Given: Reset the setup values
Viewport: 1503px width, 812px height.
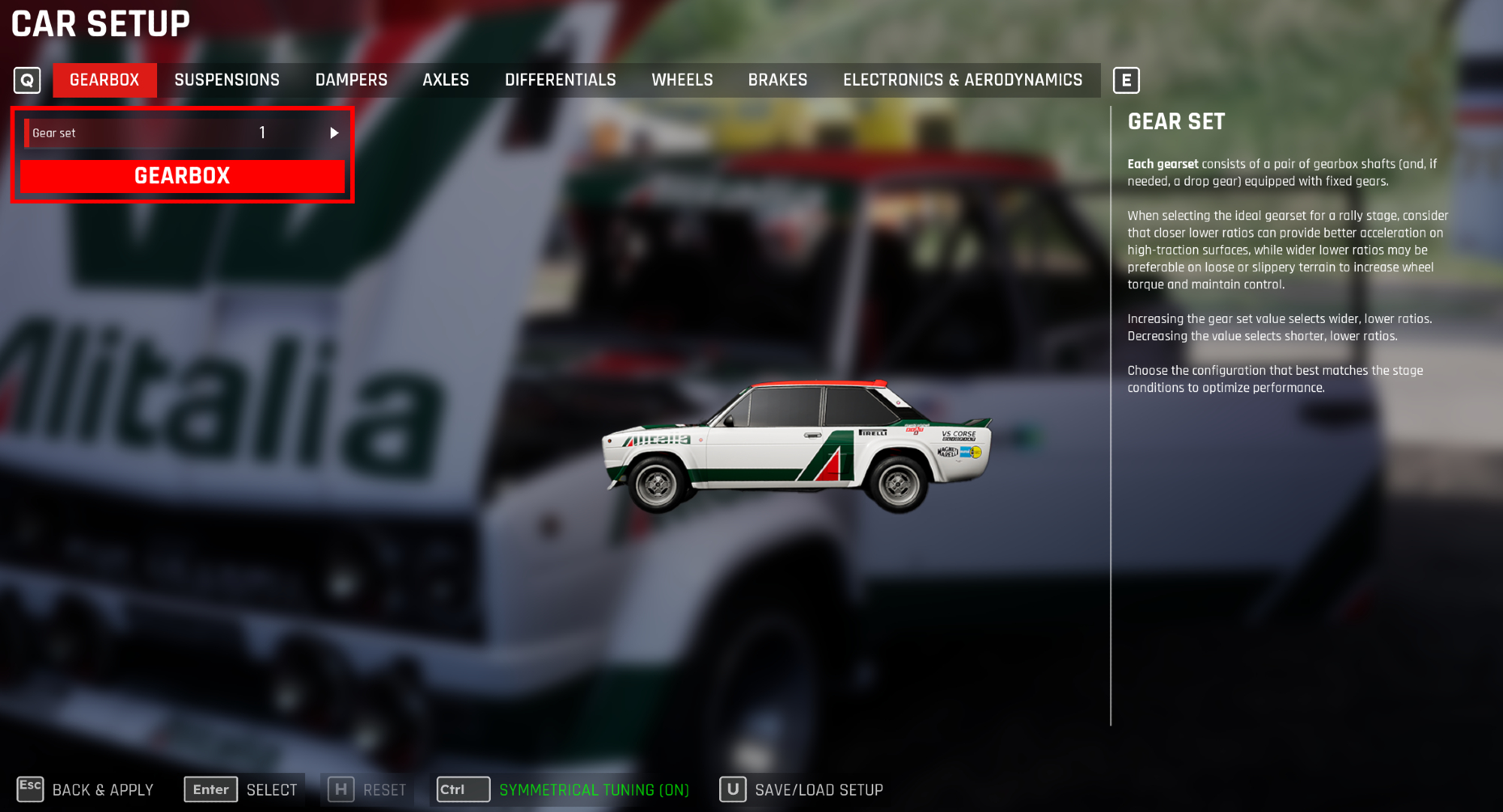Looking at the screenshot, I should tap(368, 789).
